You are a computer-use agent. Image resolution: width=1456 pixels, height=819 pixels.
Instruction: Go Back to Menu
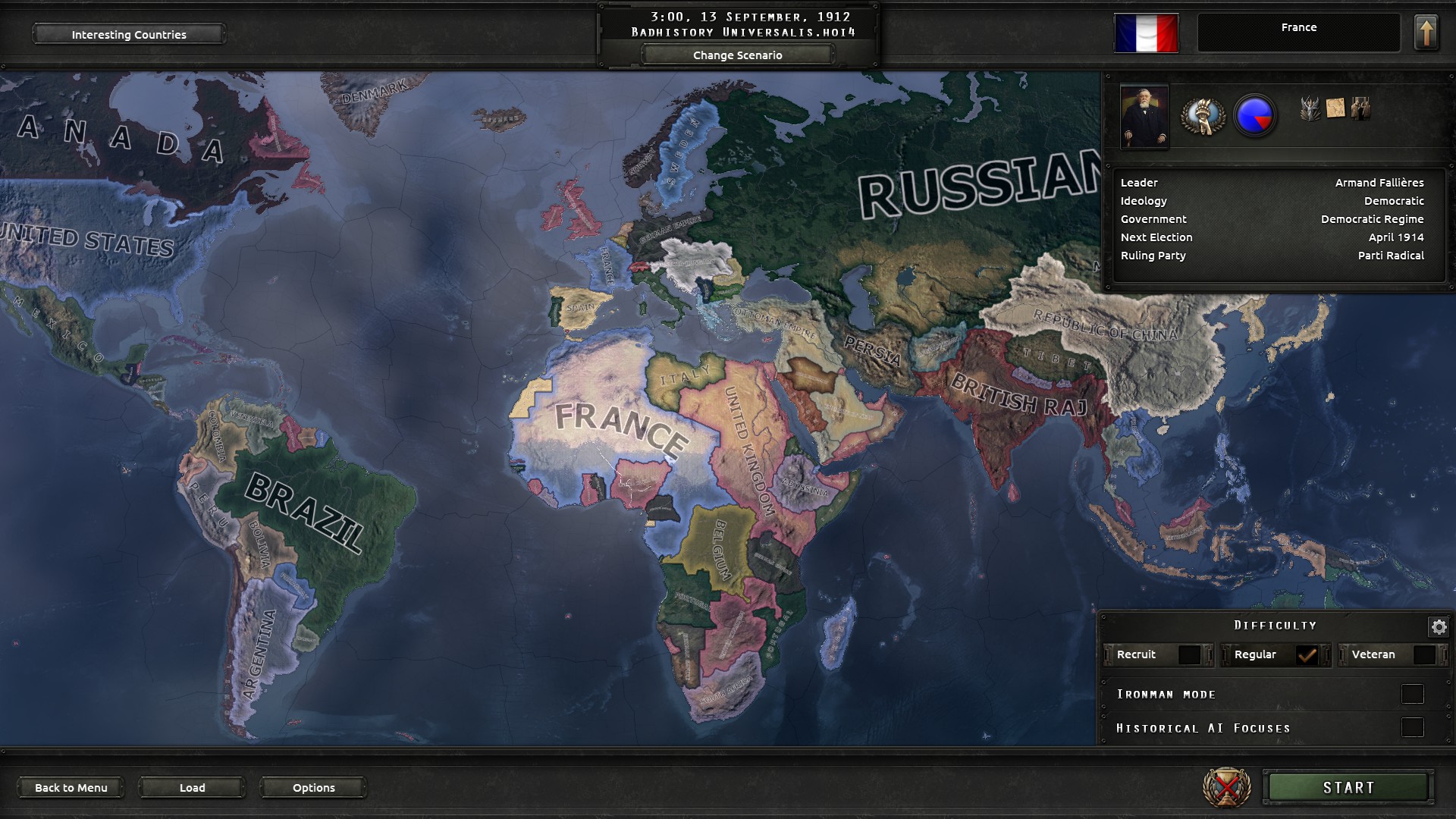(x=71, y=787)
